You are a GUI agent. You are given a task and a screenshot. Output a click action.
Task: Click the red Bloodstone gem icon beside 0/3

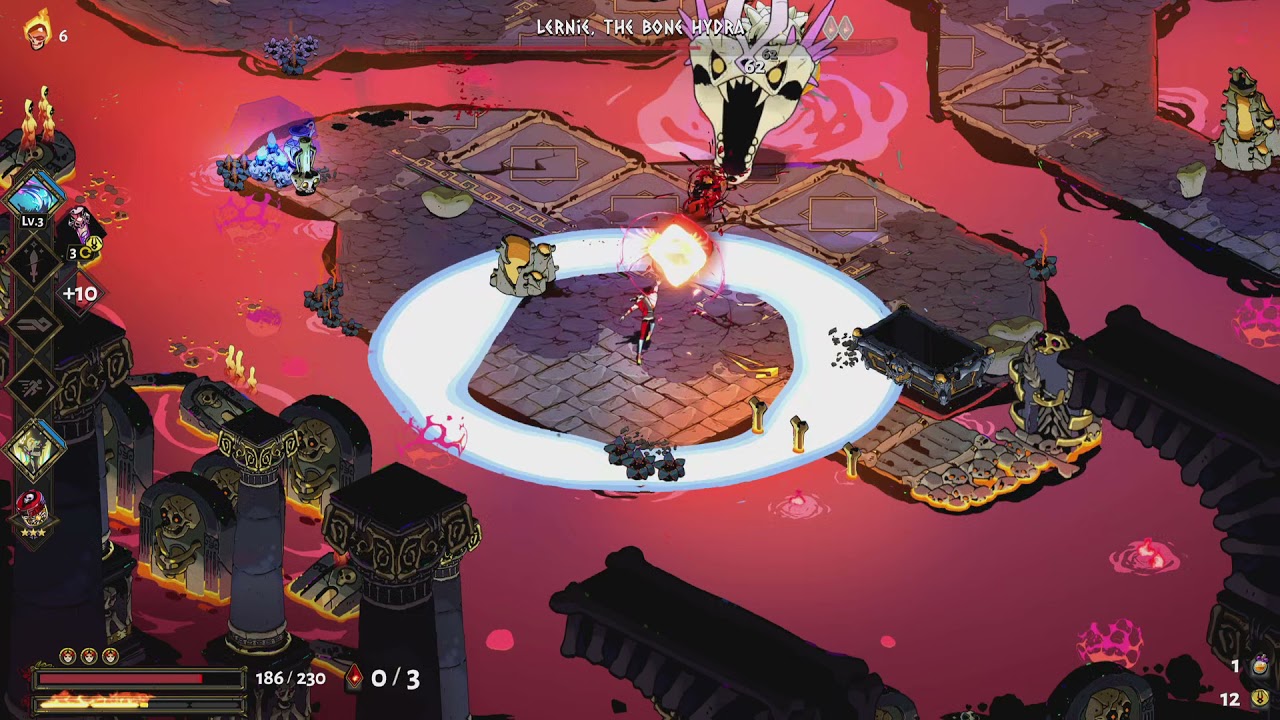355,675
